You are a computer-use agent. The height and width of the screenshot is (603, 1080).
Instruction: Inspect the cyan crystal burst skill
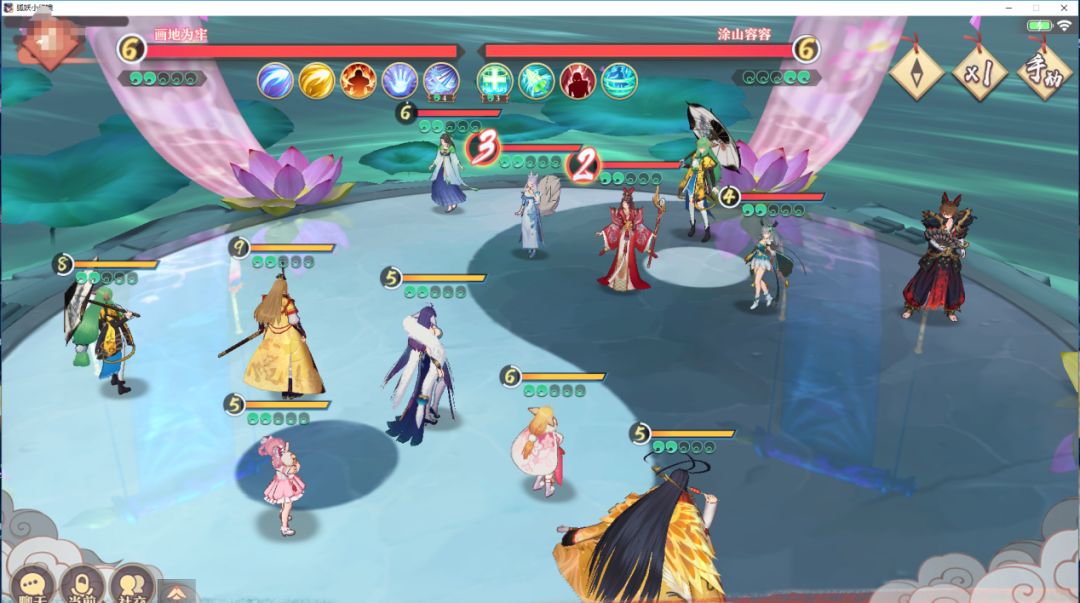(536, 80)
